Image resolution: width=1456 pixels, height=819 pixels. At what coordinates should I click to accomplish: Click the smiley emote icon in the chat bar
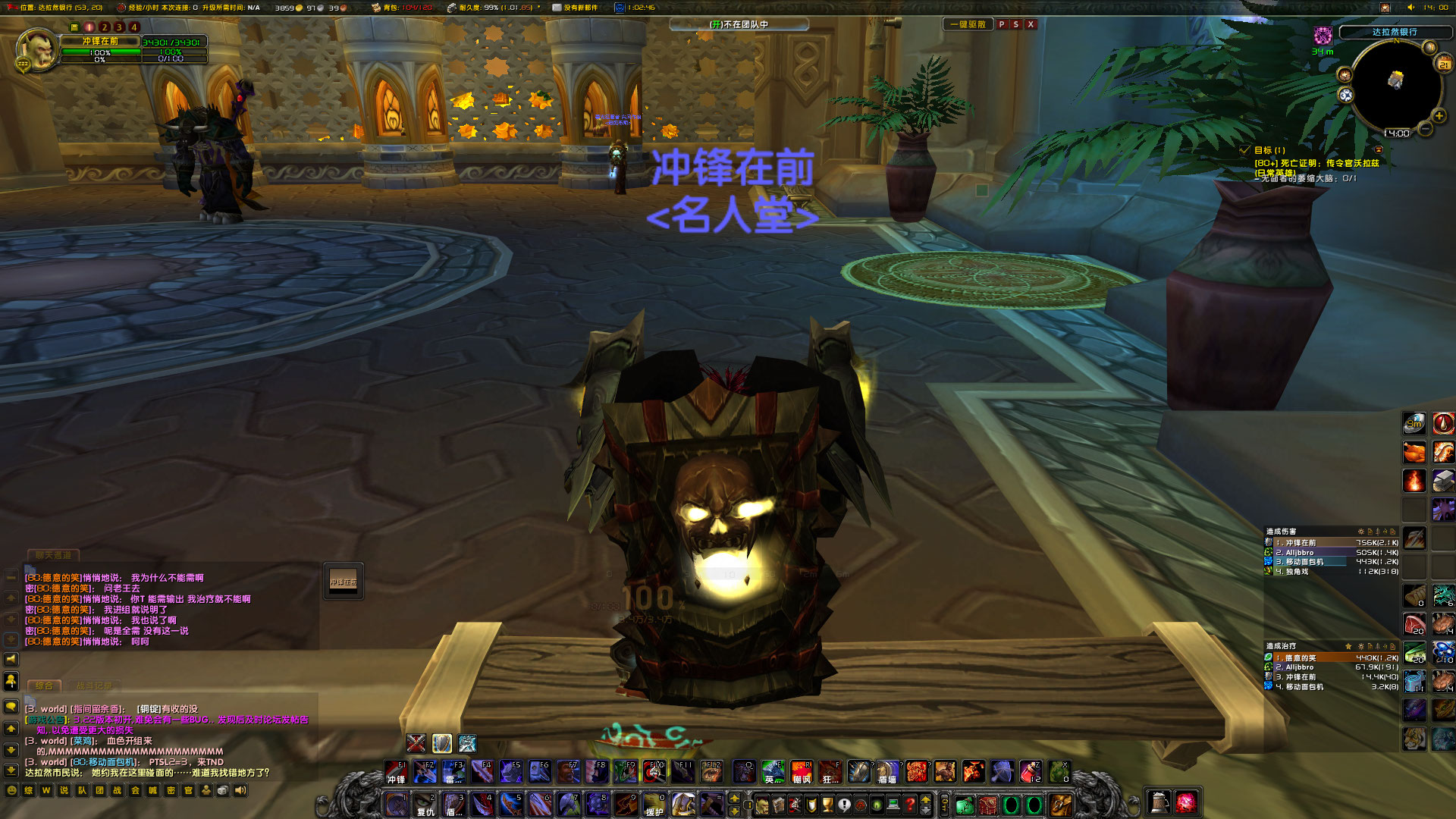12,791
